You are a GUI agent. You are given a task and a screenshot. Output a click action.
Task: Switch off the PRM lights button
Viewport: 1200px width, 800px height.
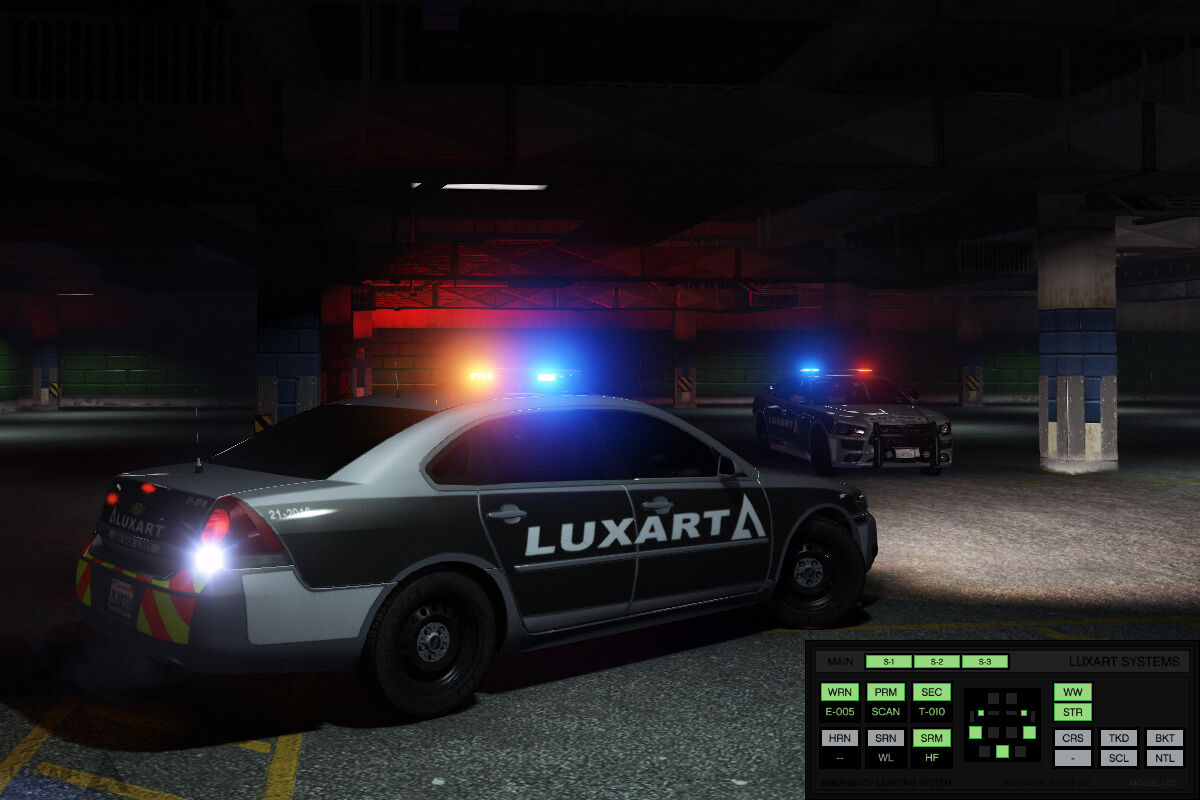click(x=886, y=692)
